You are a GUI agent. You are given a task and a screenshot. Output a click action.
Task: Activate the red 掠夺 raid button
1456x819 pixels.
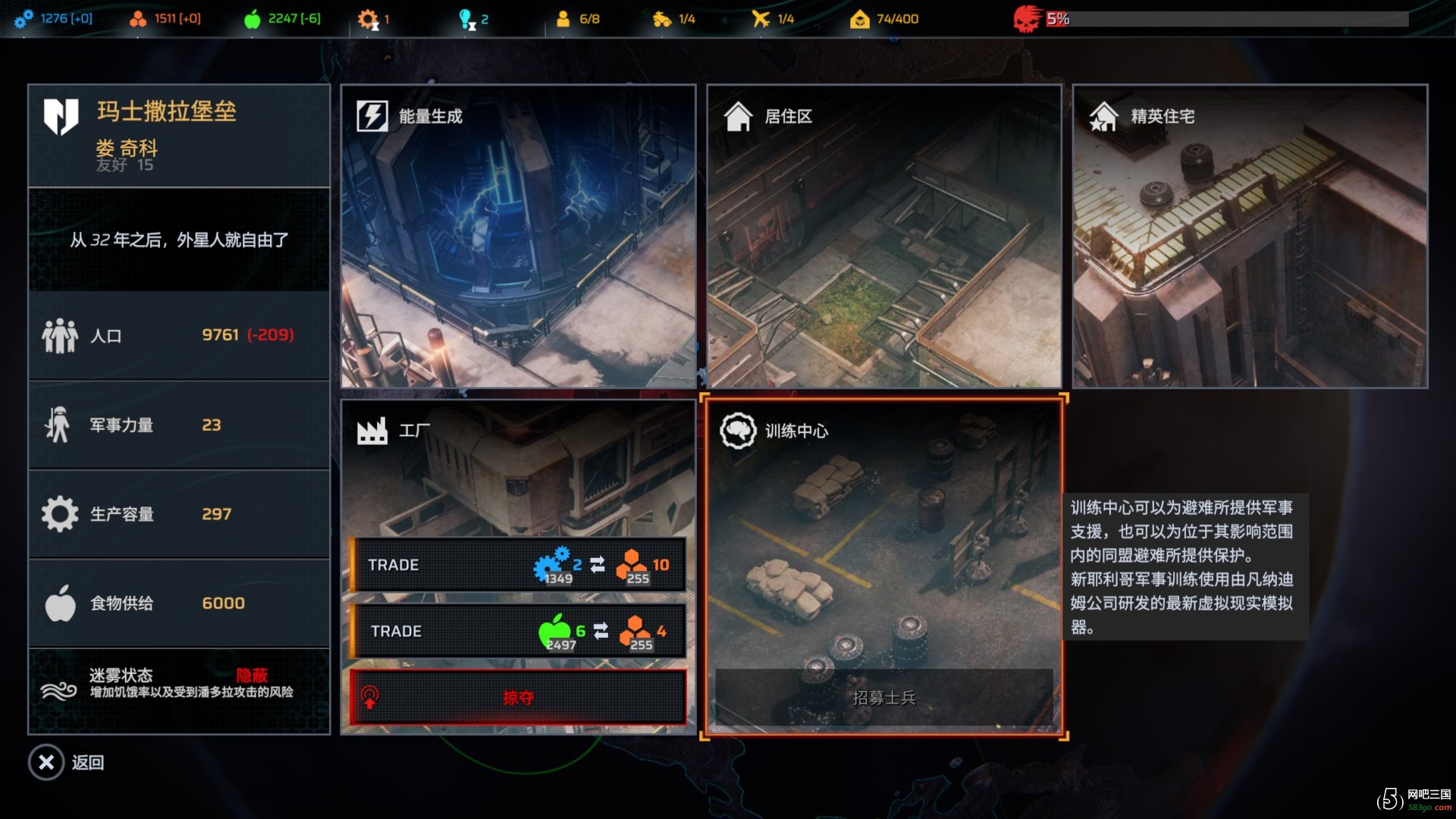(x=519, y=698)
